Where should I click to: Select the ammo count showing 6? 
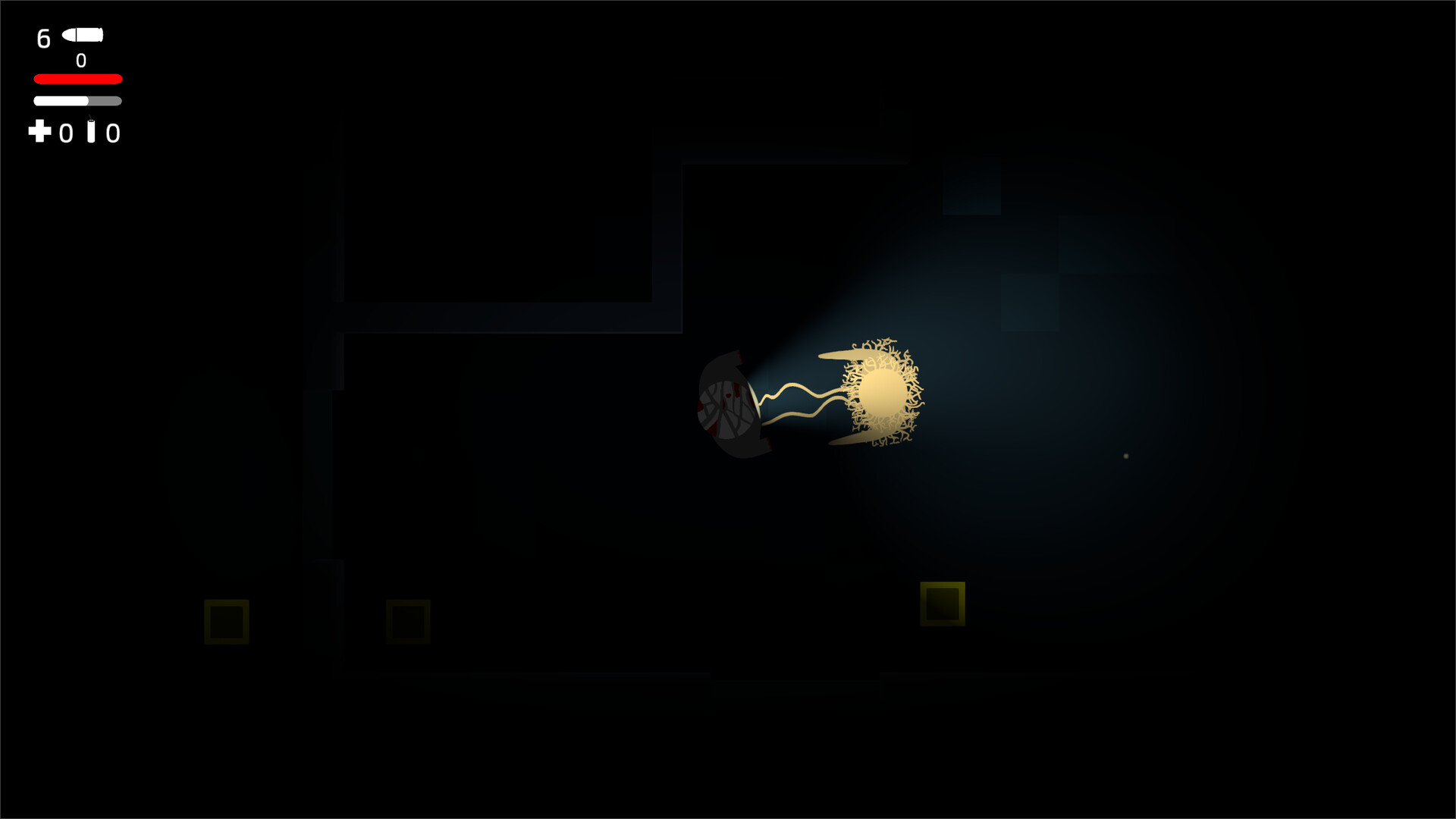42,39
